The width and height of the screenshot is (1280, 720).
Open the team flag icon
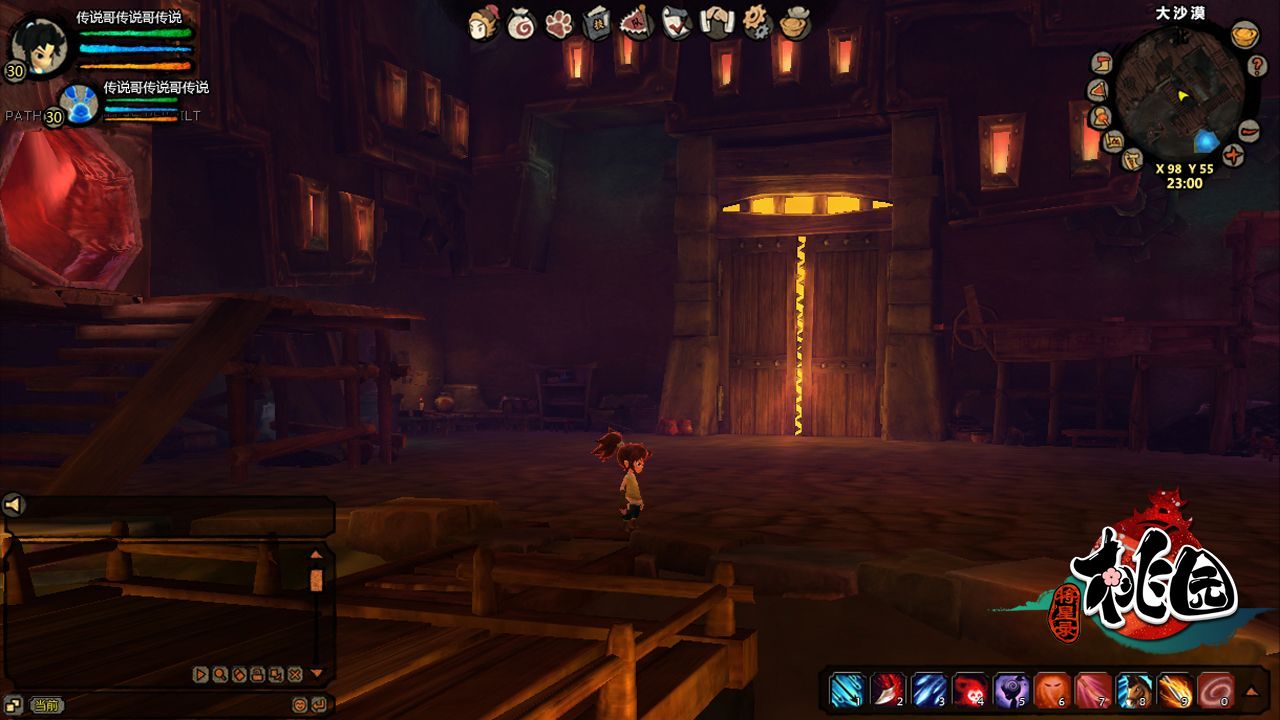tap(635, 22)
